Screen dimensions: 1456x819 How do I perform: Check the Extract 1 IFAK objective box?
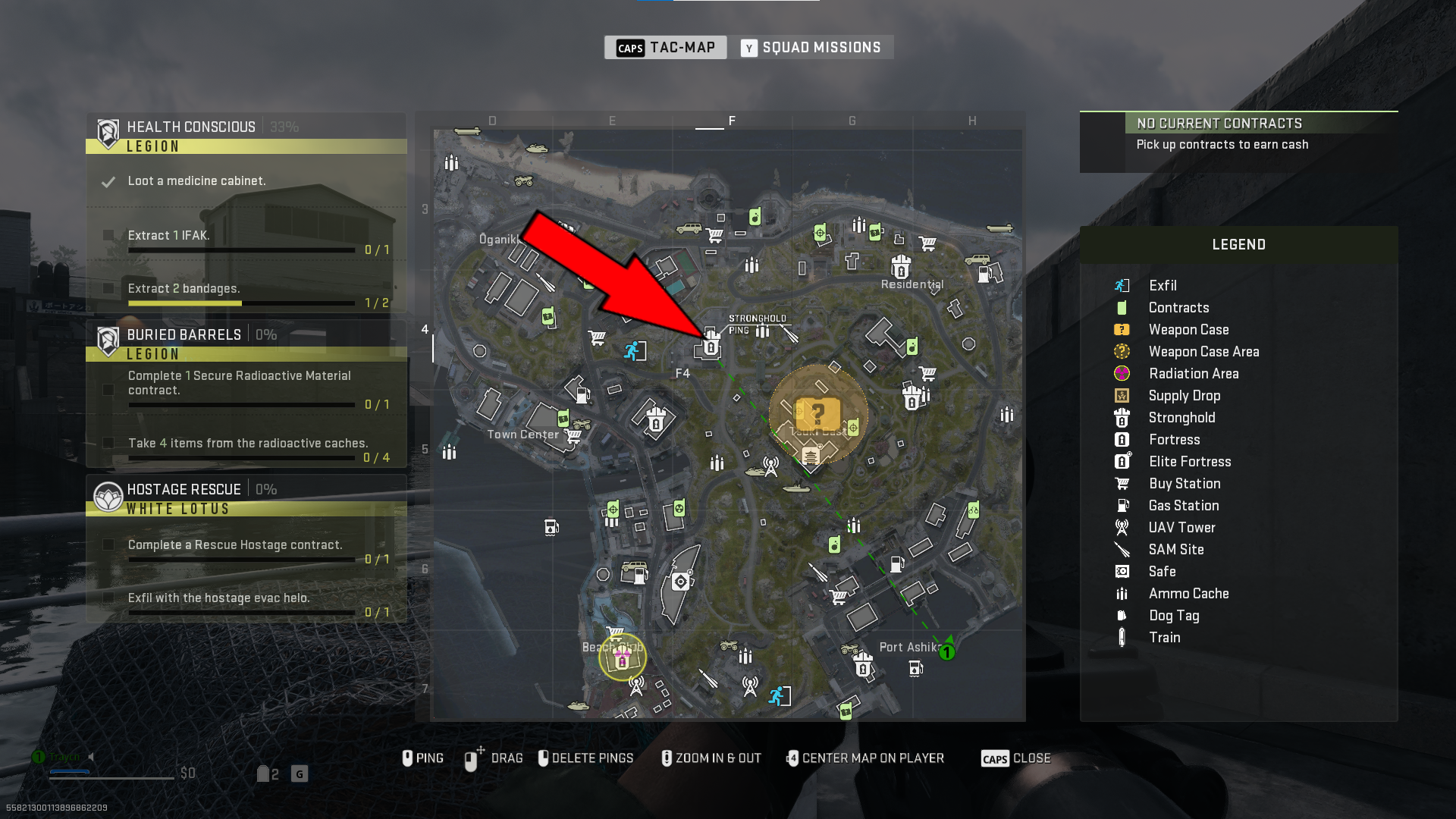108,235
